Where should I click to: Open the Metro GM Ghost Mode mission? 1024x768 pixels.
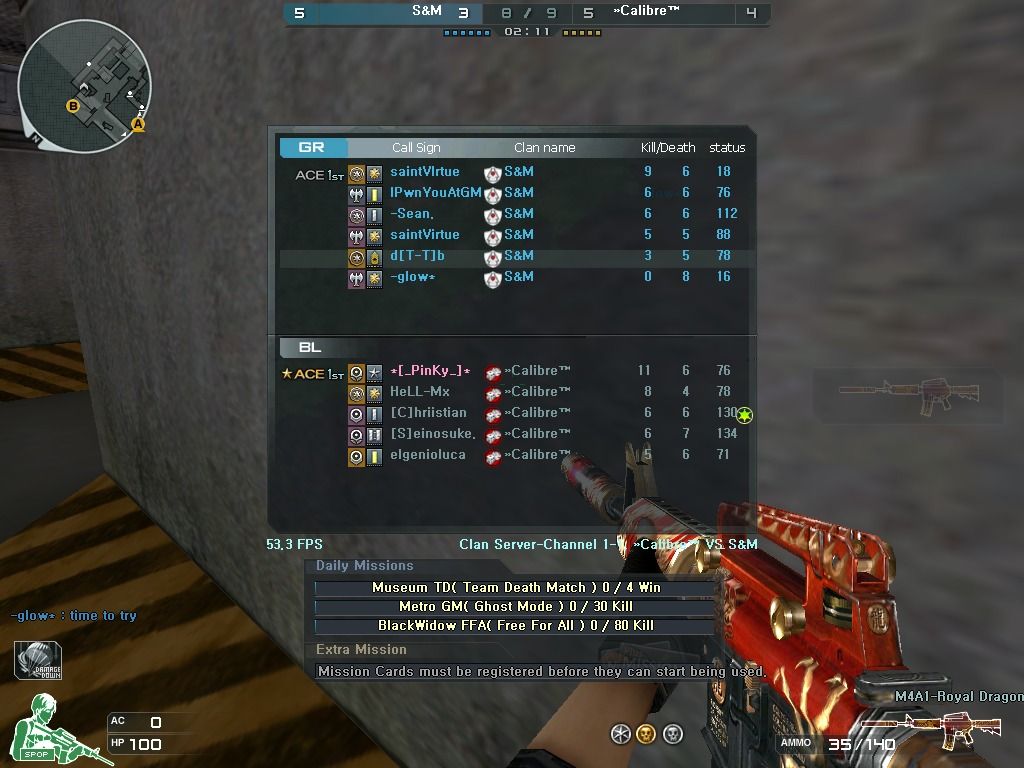coord(516,607)
